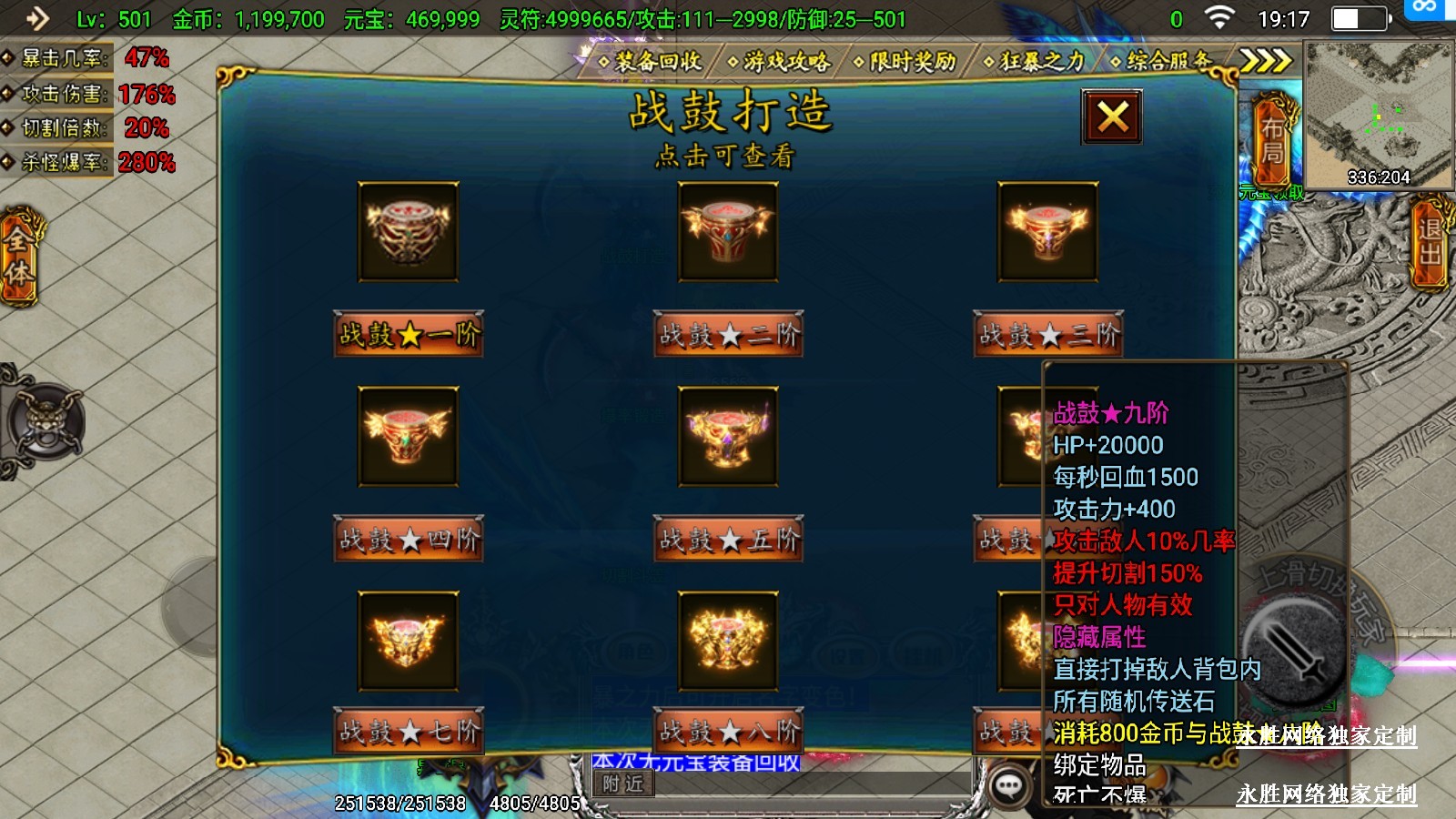Choose the 战鼓★二阶 button
1456x819 pixels.
pyautogui.click(x=728, y=335)
